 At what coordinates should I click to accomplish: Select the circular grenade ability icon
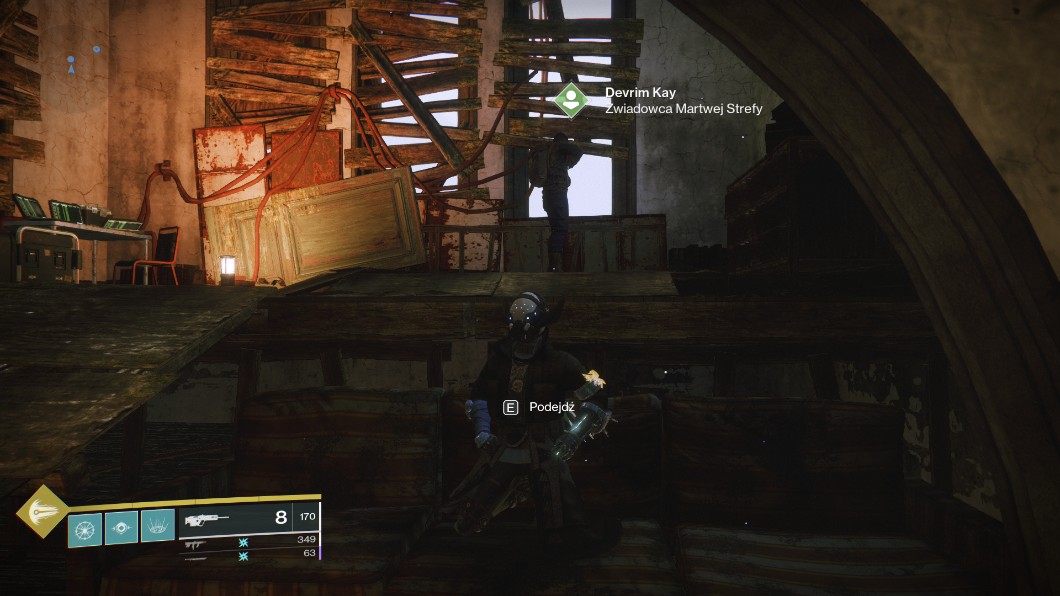coord(84,527)
